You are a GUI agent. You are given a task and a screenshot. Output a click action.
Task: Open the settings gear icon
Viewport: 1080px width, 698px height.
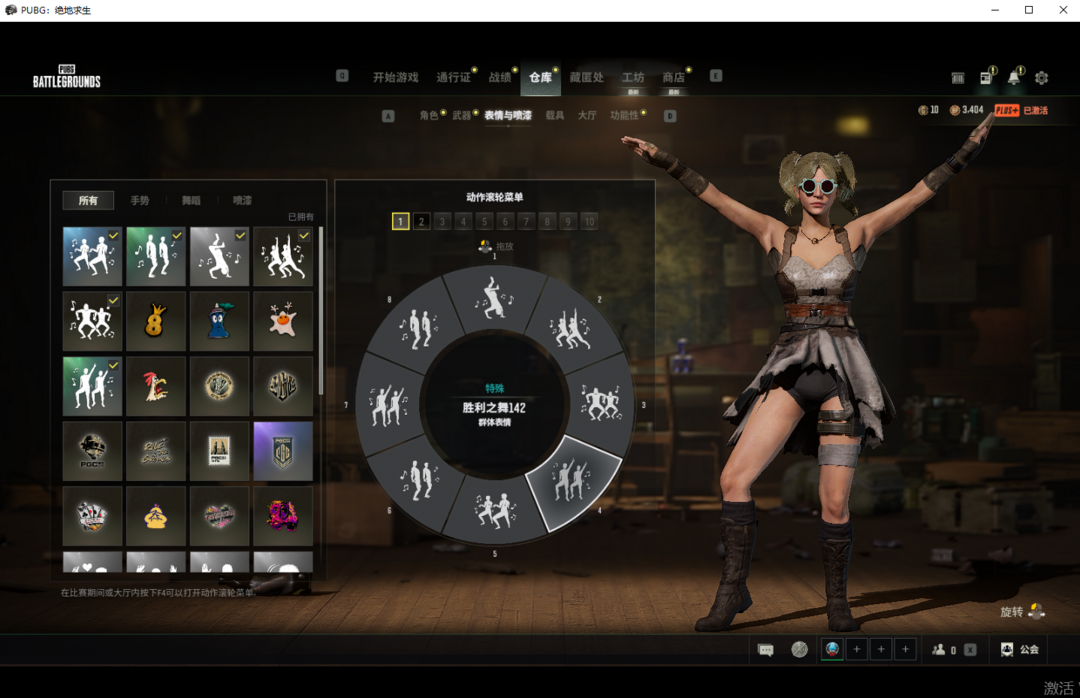[1041, 78]
